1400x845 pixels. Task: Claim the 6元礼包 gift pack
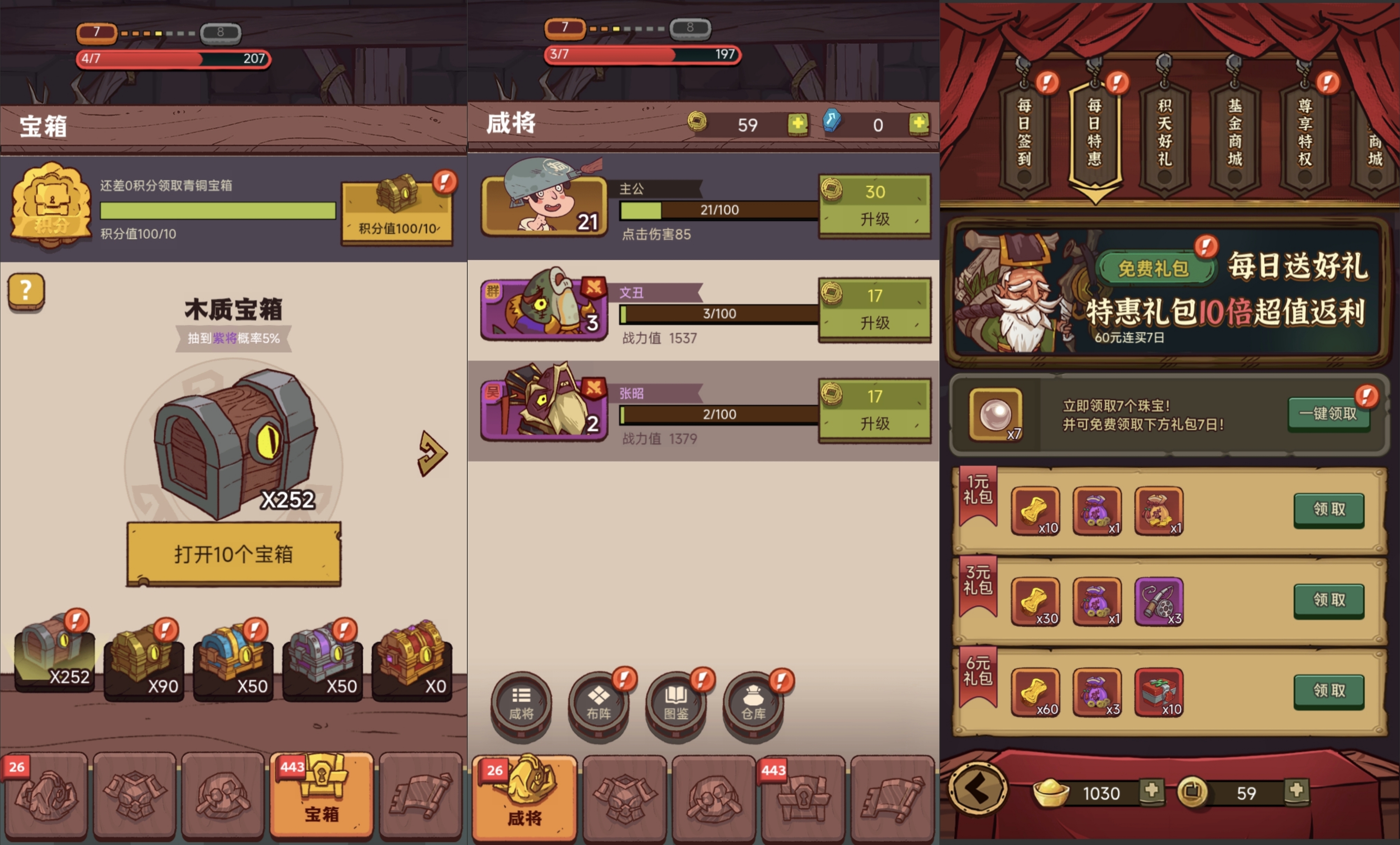coord(1329,690)
